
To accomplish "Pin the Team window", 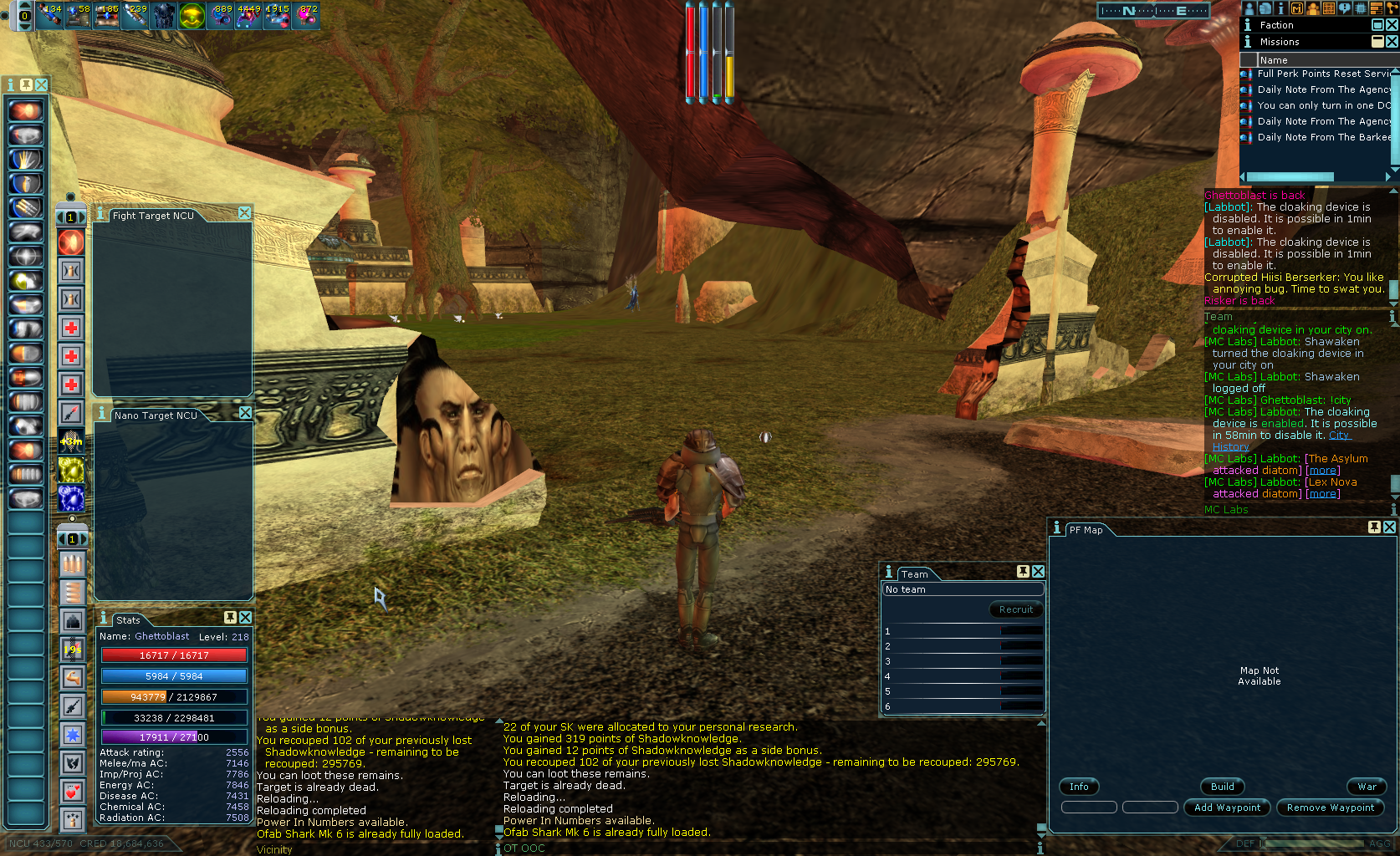I will click(x=1023, y=572).
